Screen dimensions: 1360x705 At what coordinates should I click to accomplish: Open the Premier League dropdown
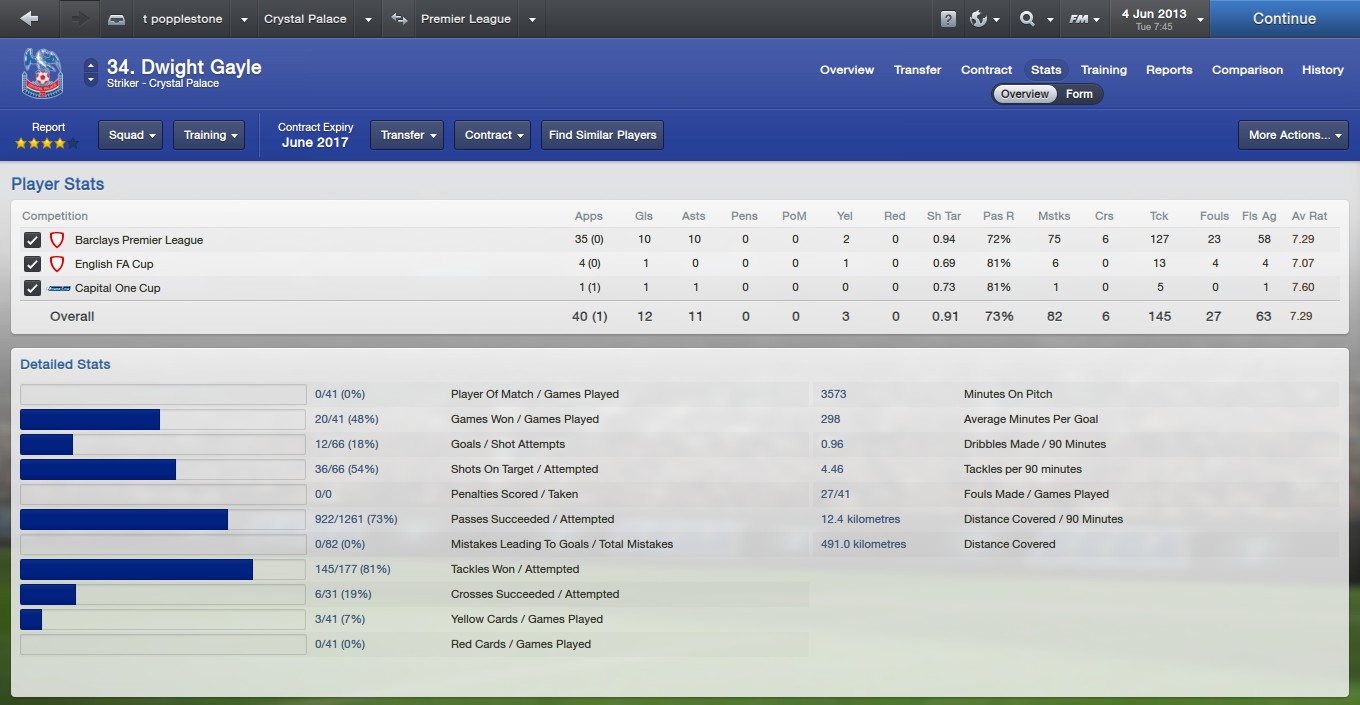pyautogui.click(x=531, y=19)
